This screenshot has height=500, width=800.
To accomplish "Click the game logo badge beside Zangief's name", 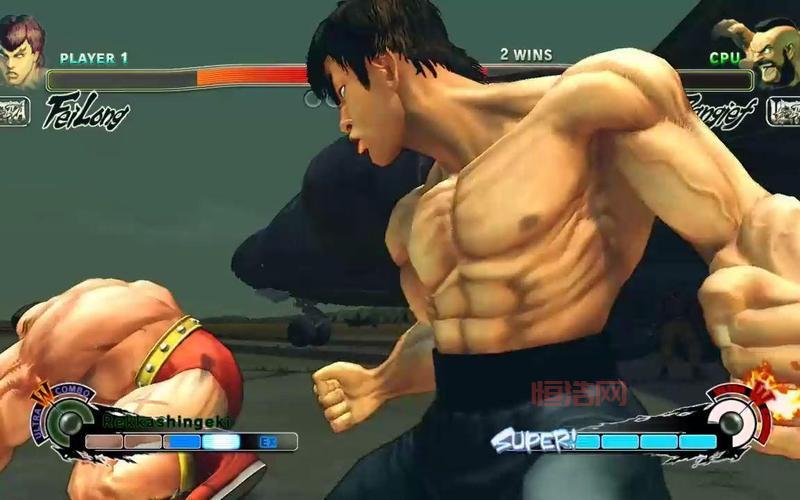I will point(783,110).
